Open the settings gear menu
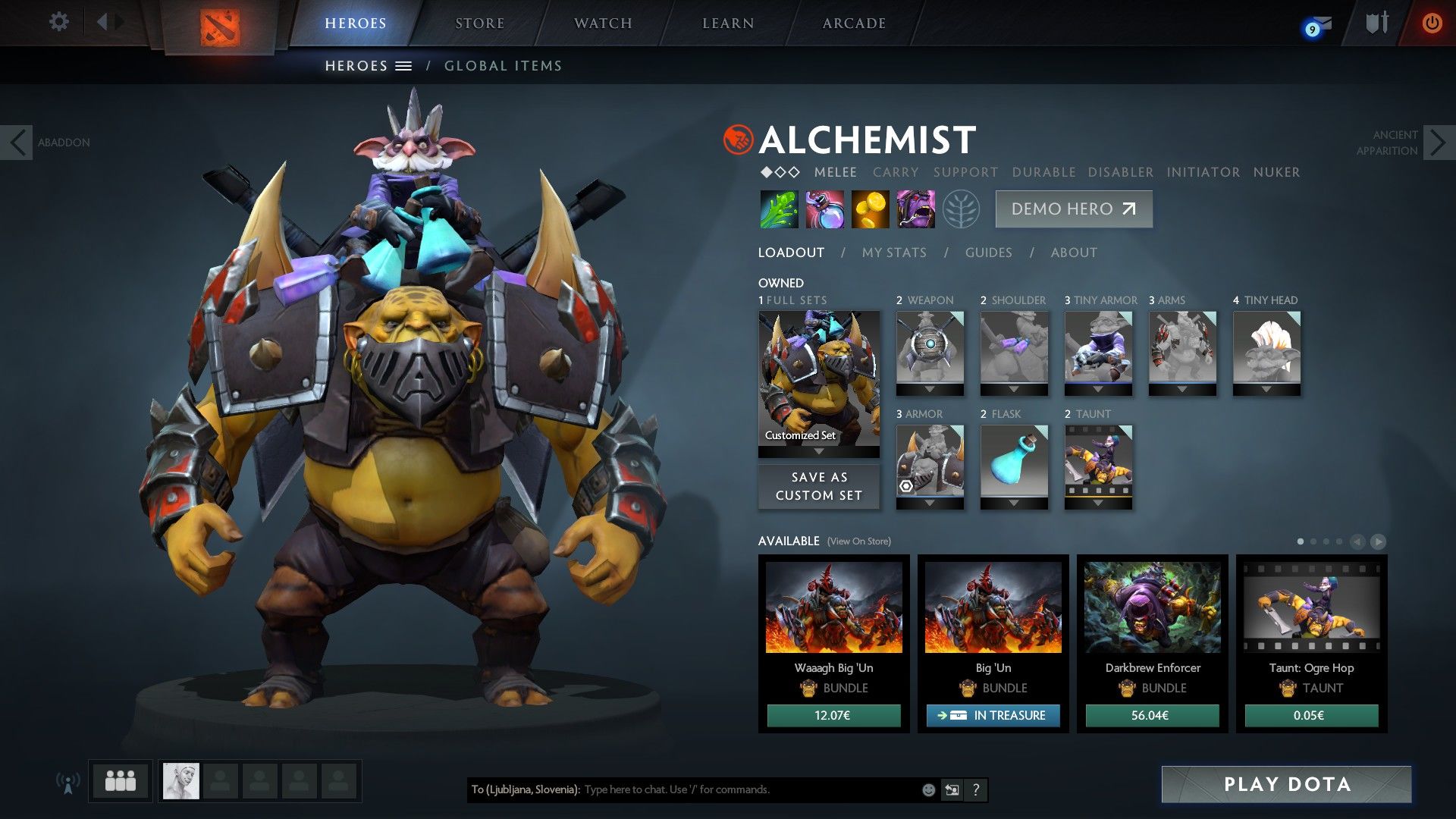 pyautogui.click(x=58, y=22)
